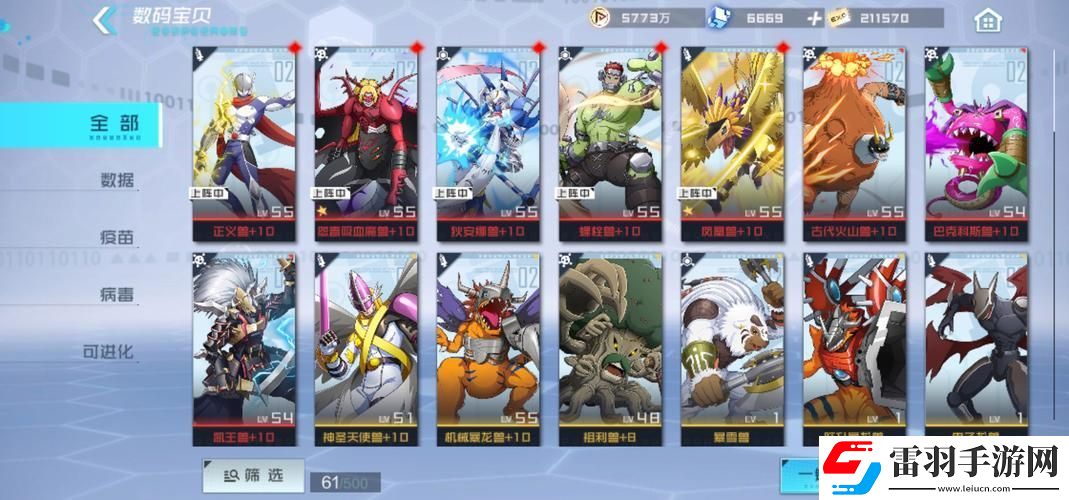Filter by the 可进化 tab
This screenshot has width=1069, height=500.
109,352
